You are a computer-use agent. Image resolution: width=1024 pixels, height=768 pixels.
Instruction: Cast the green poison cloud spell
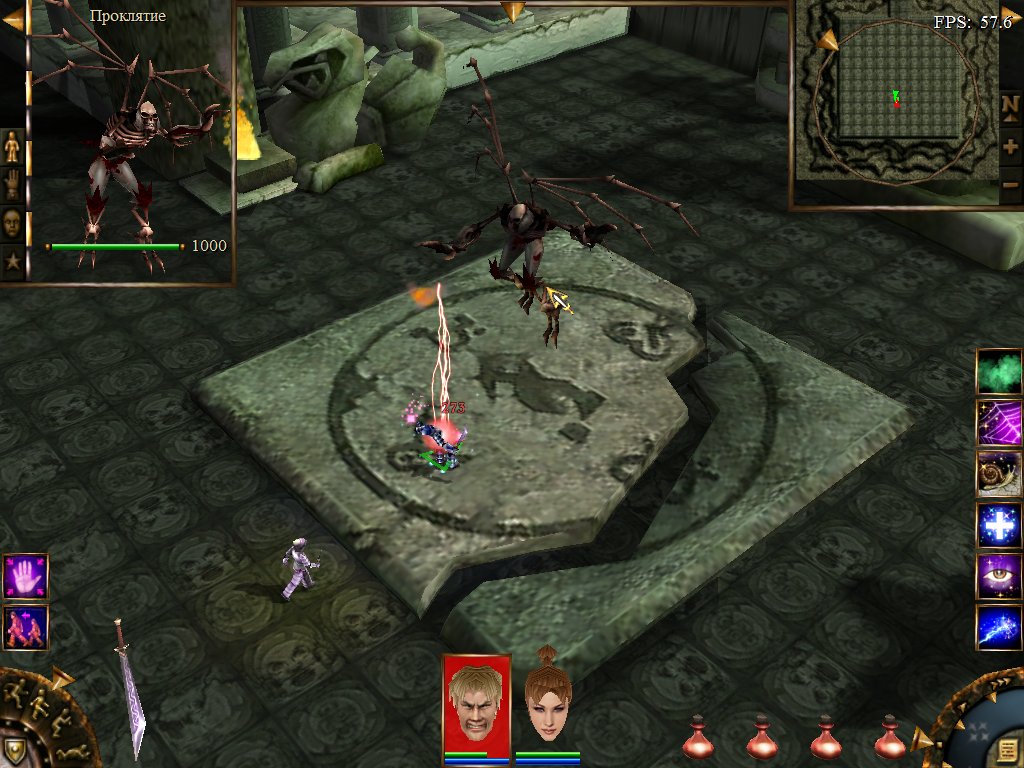coord(999,371)
